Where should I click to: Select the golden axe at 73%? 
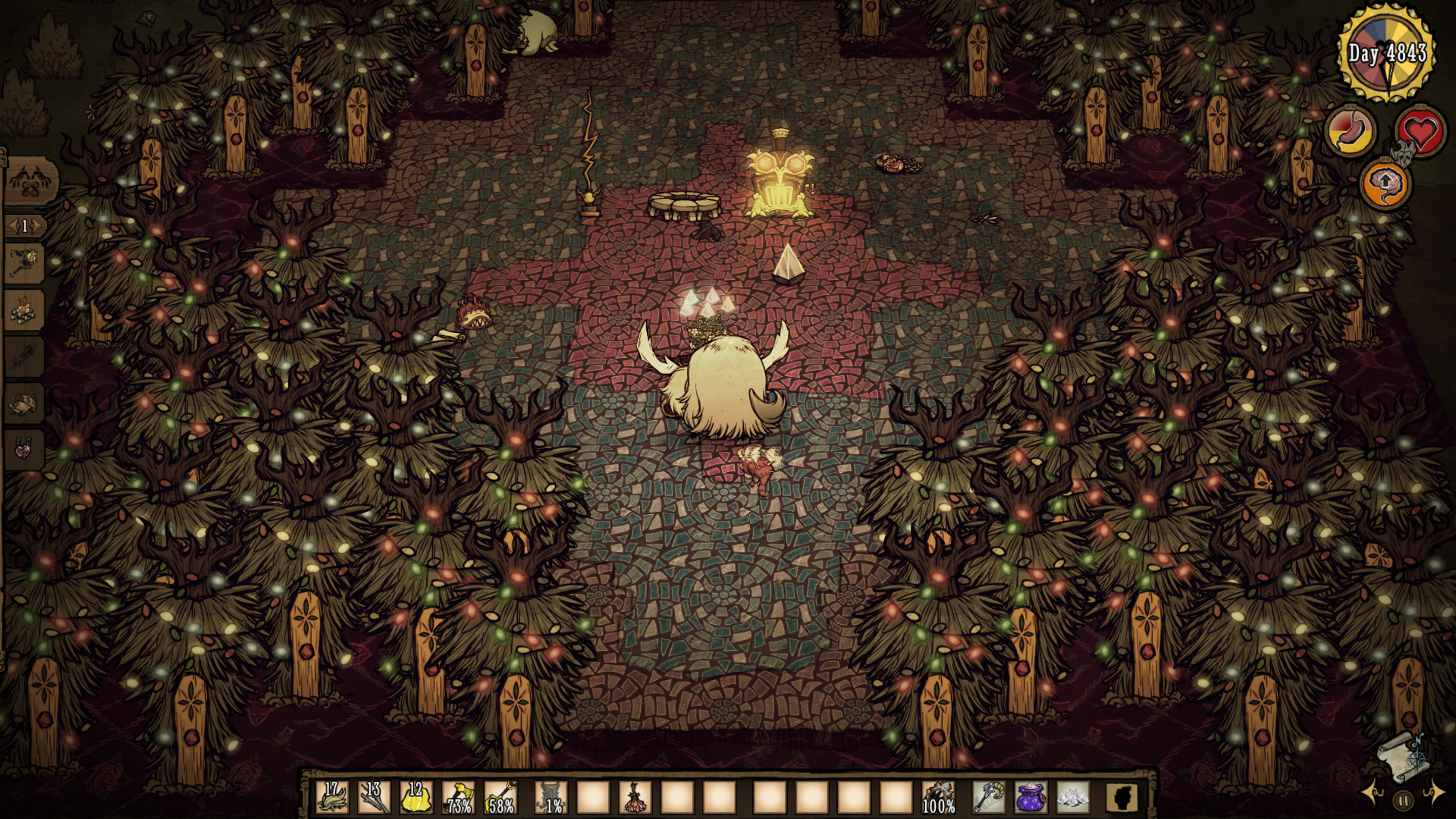(459, 798)
